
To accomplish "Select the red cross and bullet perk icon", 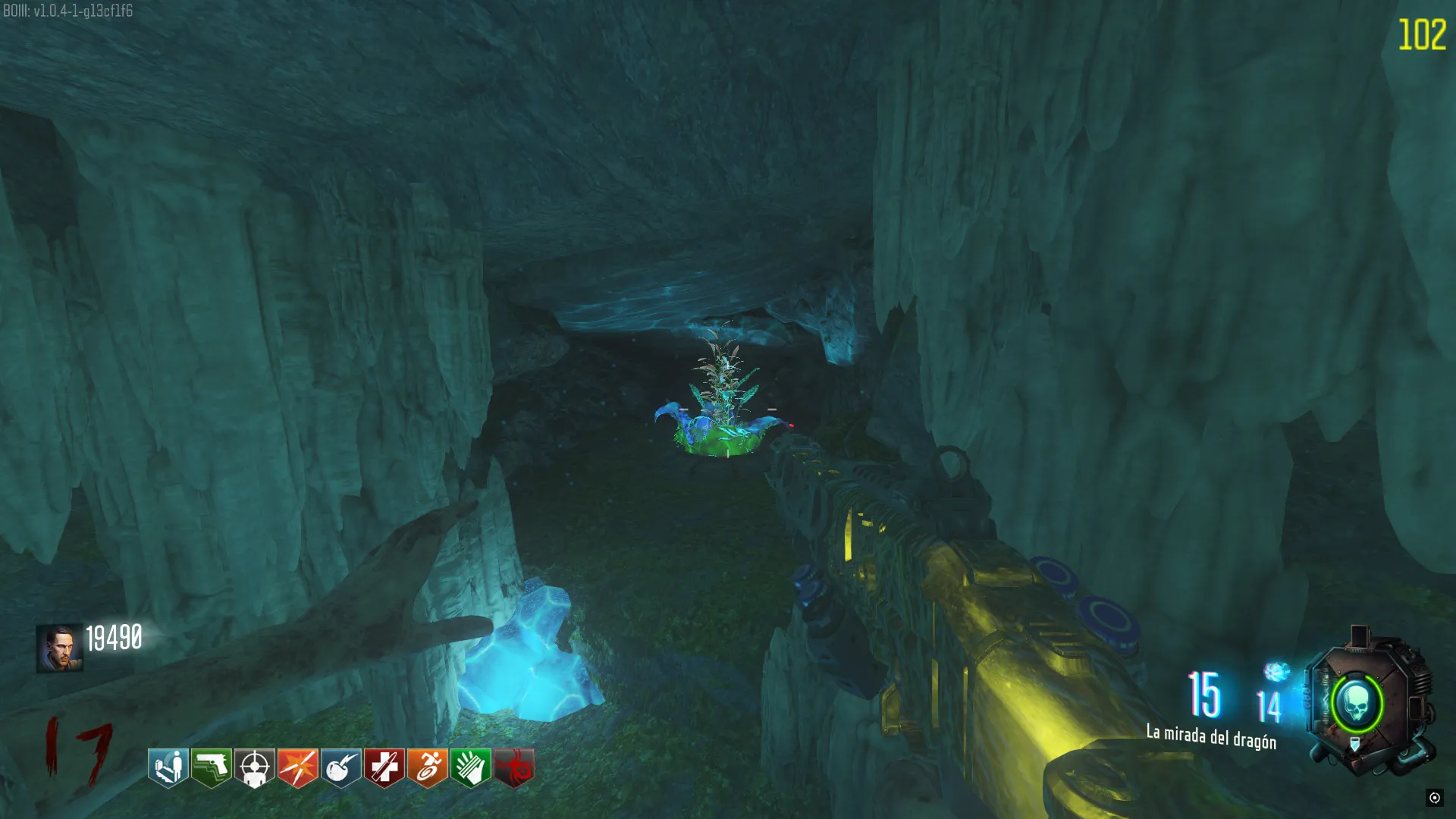I will [384, 767].
